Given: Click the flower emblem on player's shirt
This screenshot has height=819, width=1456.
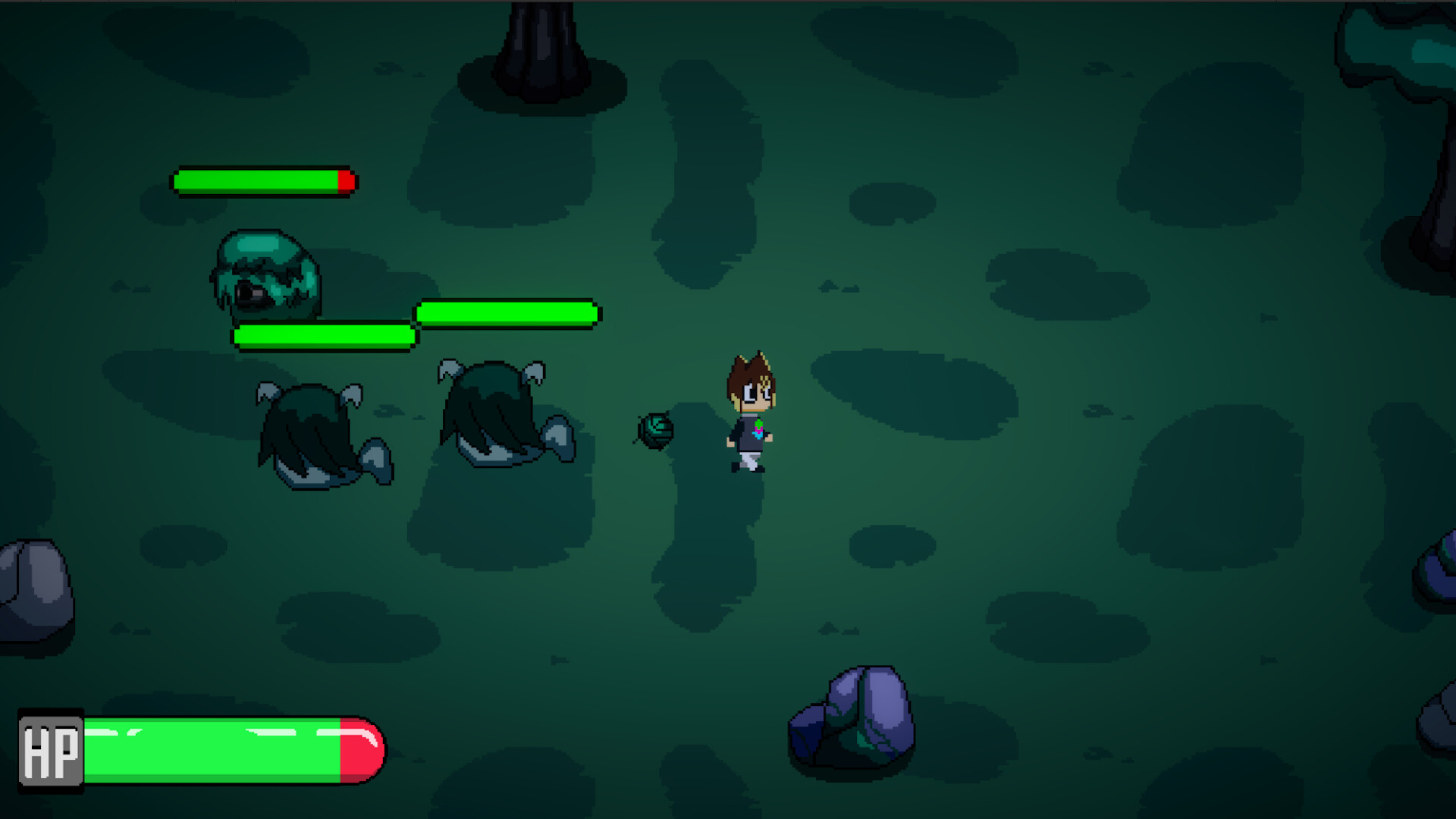Looking at the screenshot, I should tap(761, 428).
